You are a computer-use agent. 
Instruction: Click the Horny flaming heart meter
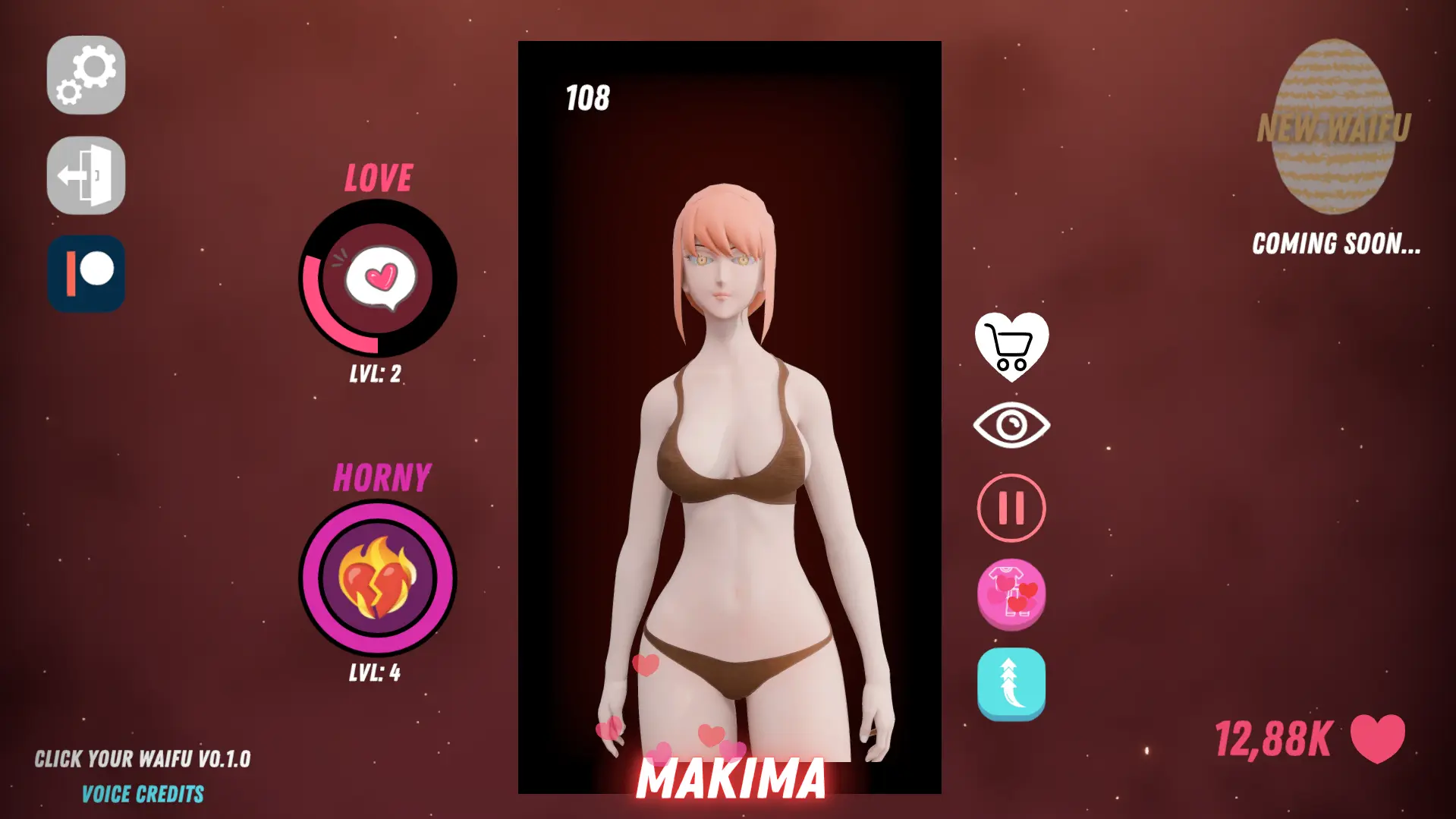(378, 578)
